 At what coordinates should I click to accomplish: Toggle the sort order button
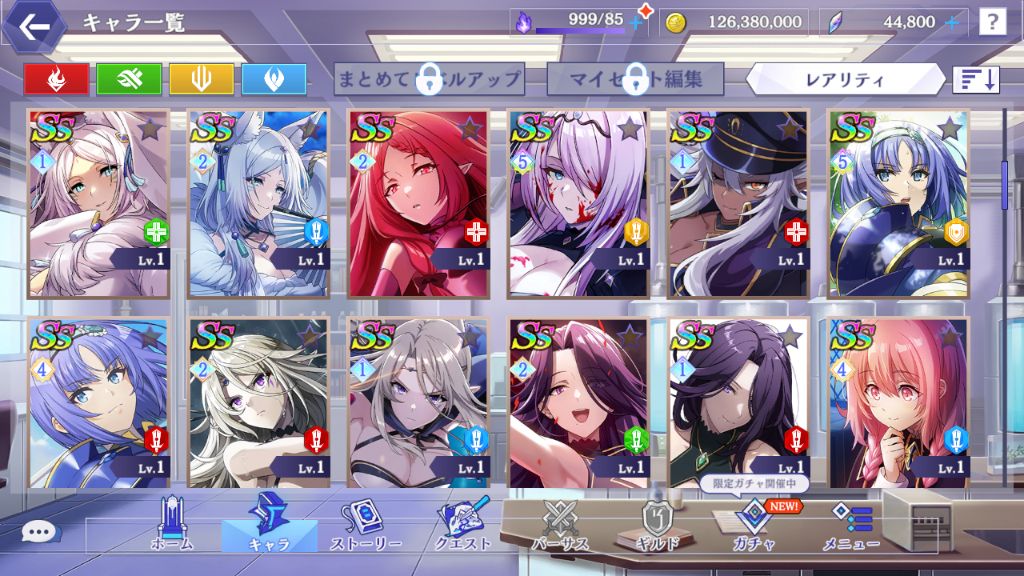coord(976,79)
